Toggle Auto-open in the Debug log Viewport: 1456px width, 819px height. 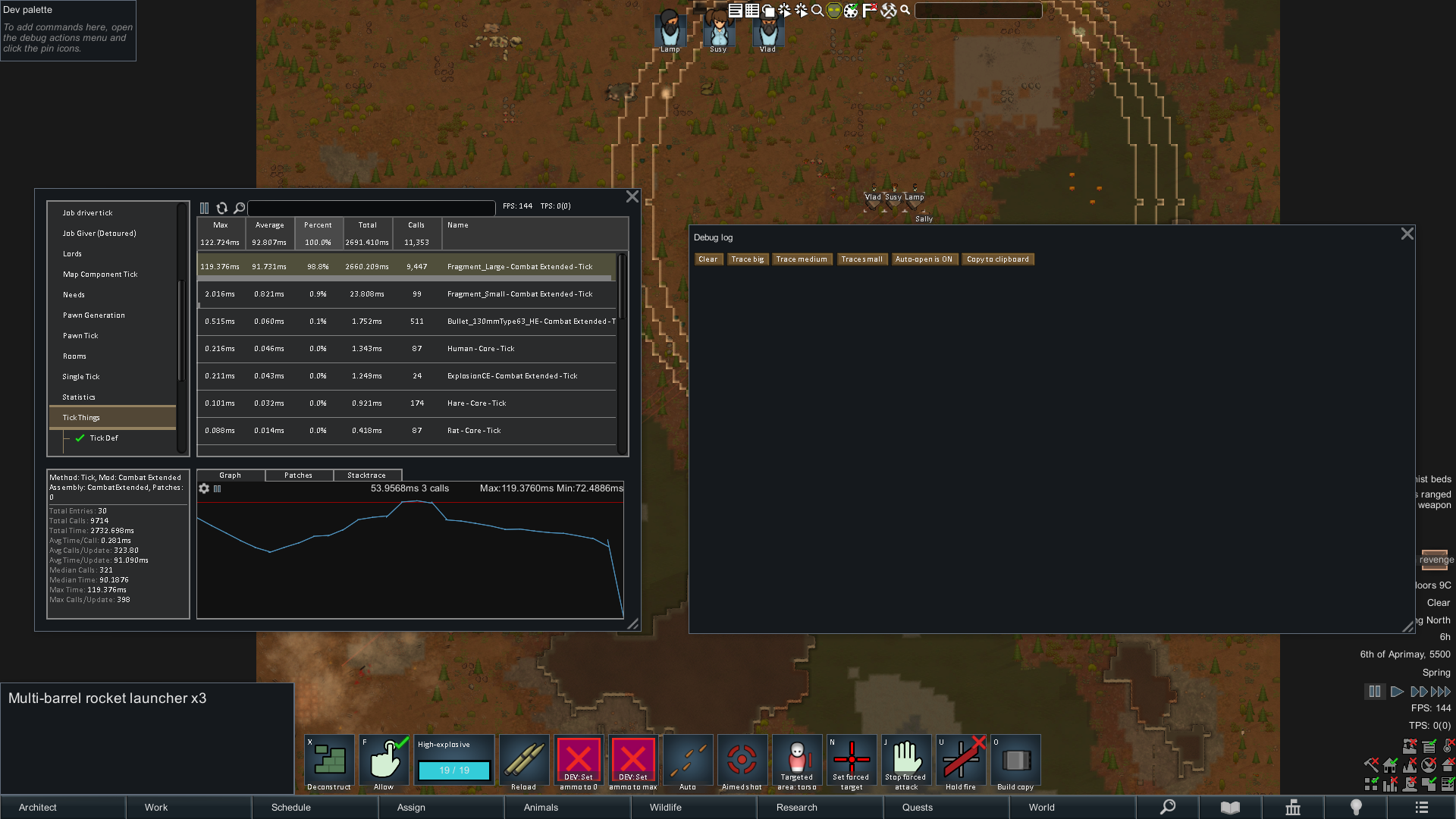[924, 259]
